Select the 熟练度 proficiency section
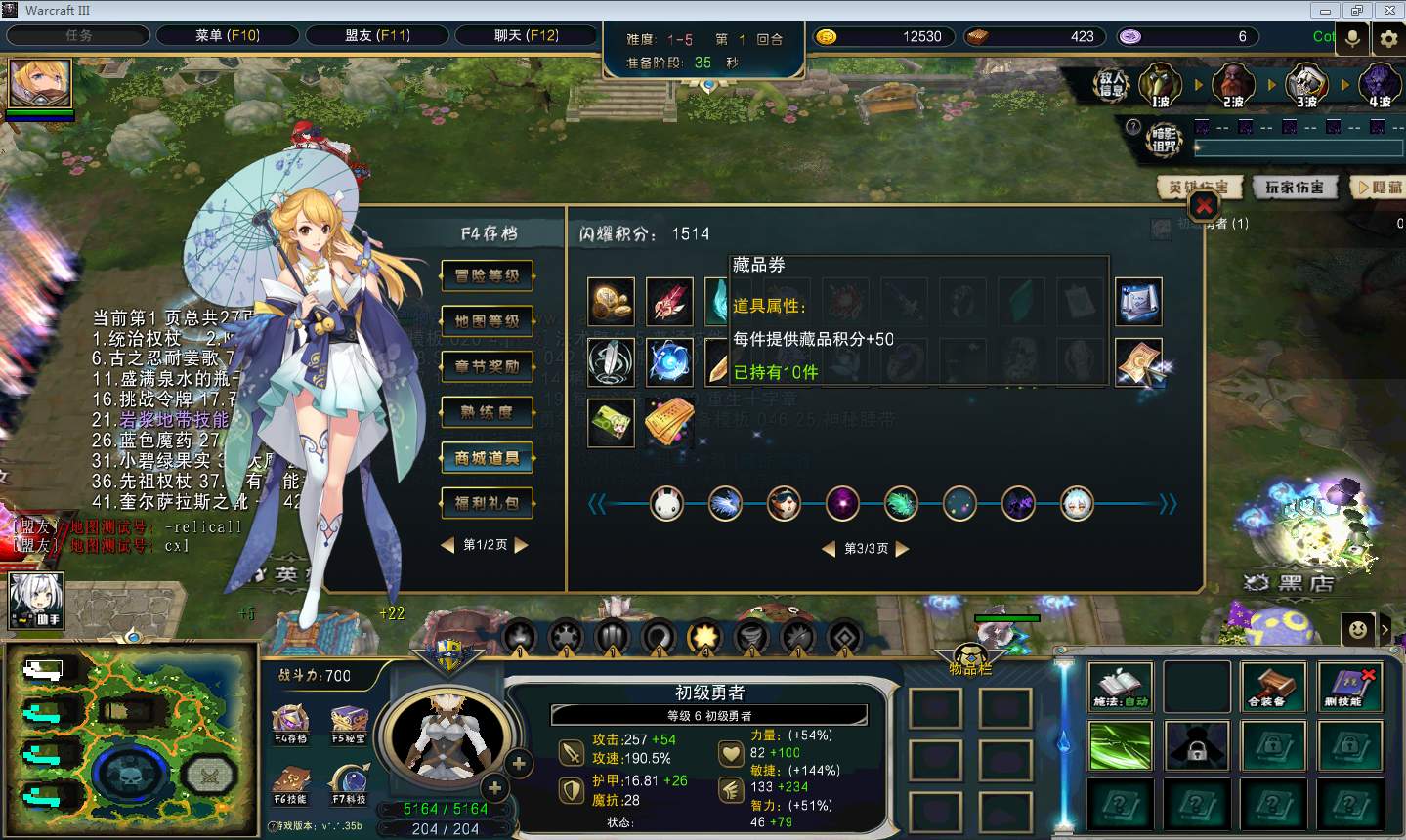 coord(487,412)
